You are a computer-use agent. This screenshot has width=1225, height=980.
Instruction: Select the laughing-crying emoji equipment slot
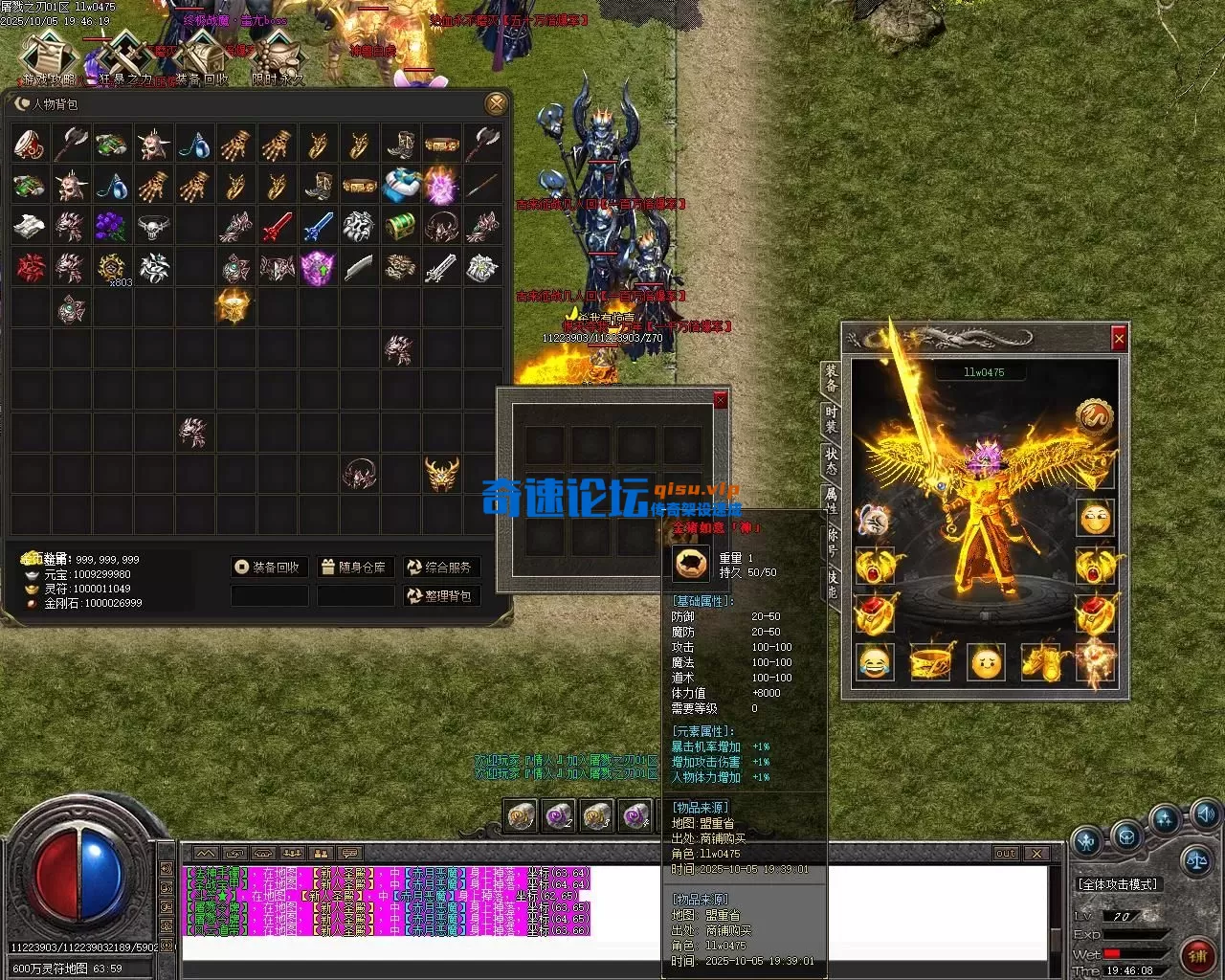pos(873,661)
